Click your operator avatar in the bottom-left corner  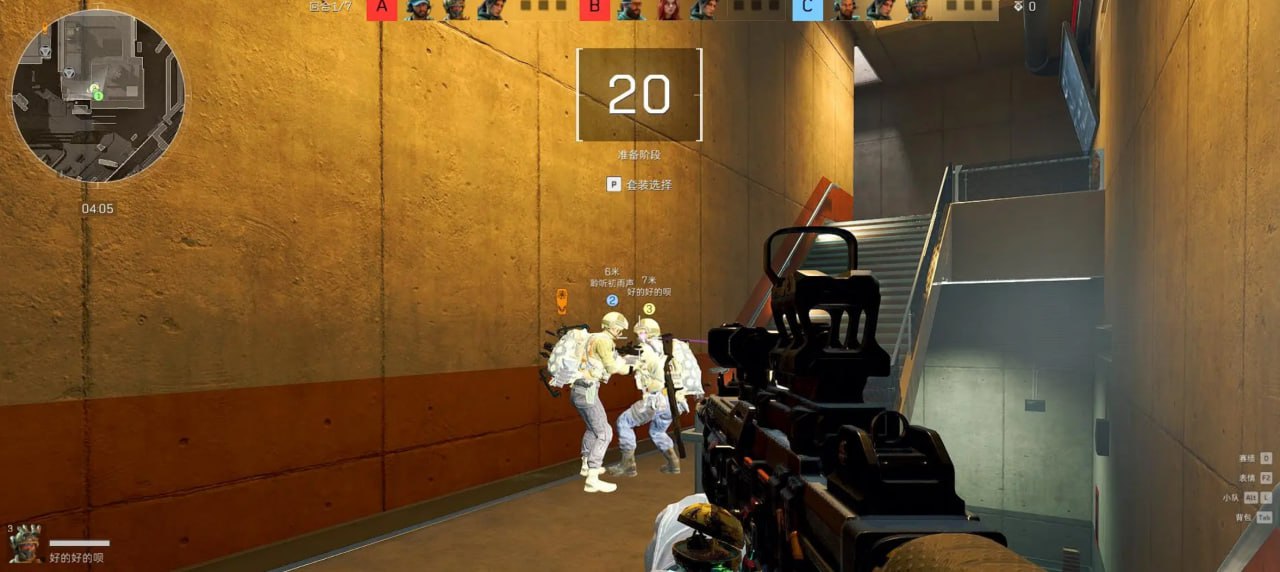(x=25, y=544)
